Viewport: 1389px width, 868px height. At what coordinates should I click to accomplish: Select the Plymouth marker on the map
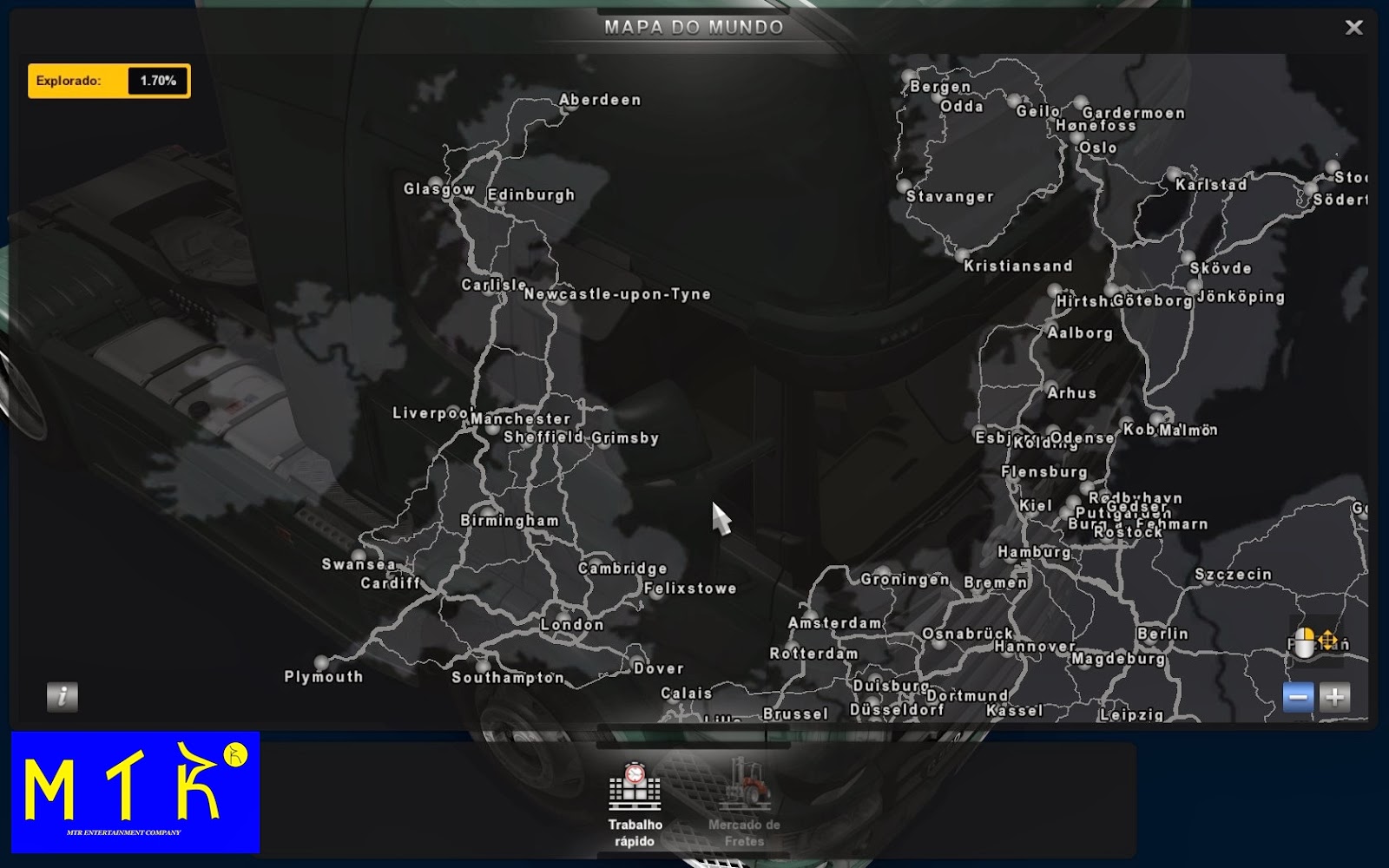pyautogui.click(x=321, y=662)
